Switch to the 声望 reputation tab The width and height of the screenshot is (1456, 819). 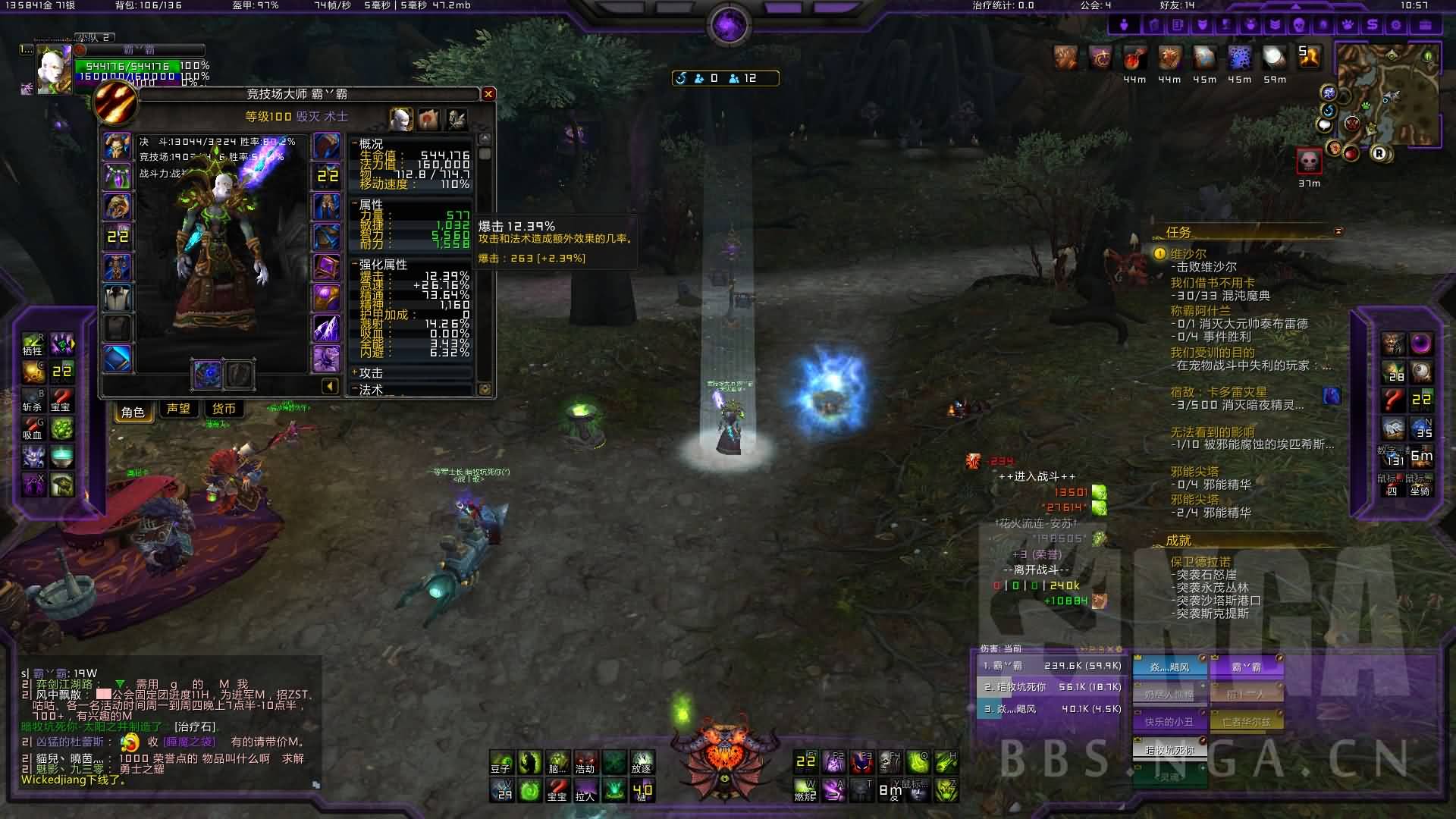click(178, 409)
